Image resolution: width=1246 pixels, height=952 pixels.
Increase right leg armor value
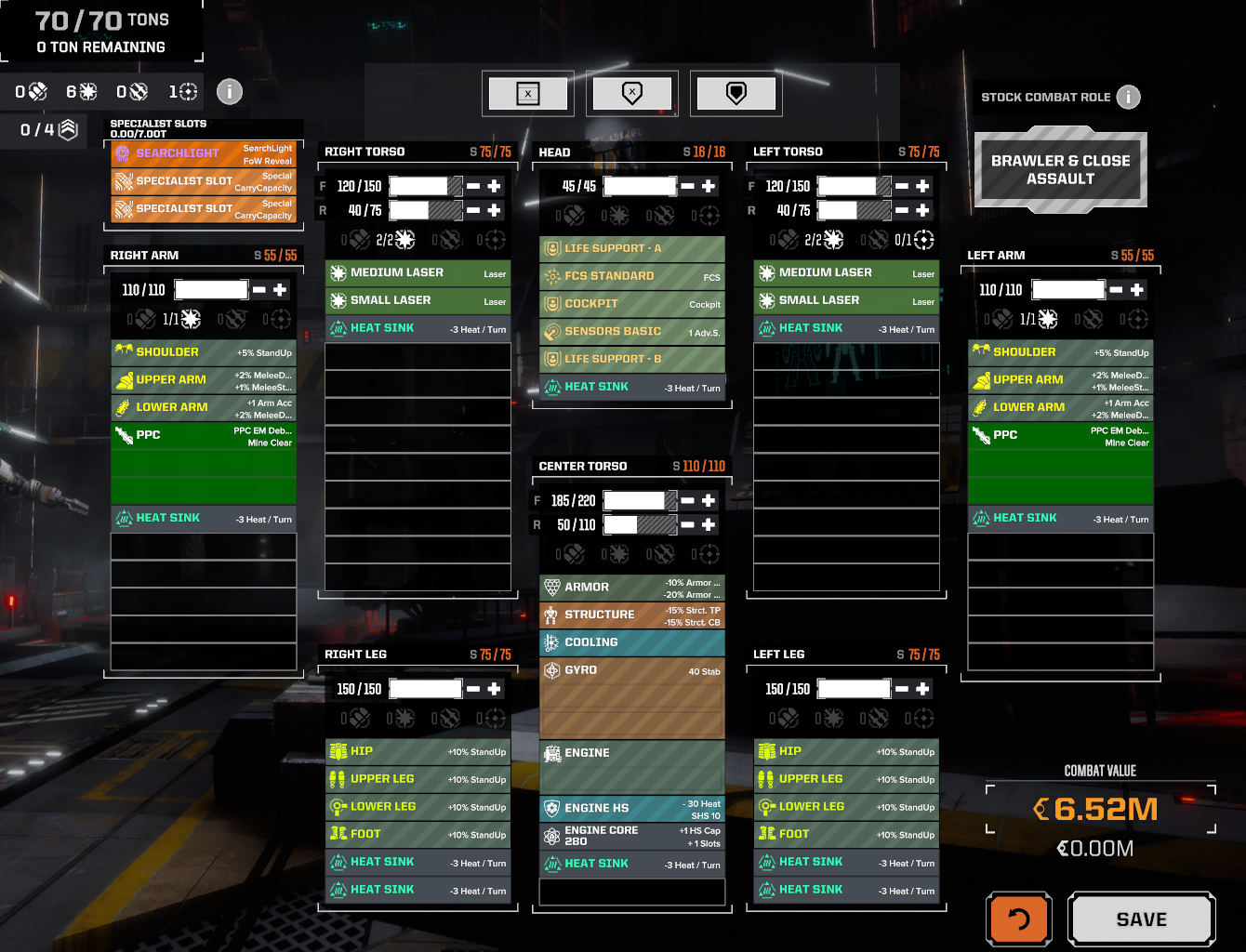(x=495, y=689)
